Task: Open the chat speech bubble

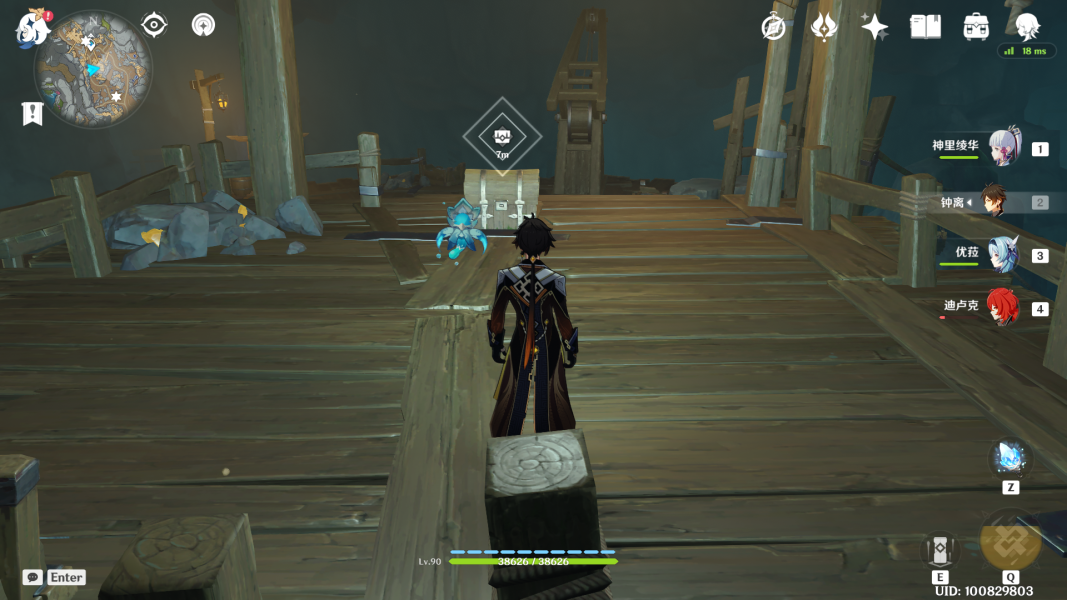Action: (x=33, y=577)
